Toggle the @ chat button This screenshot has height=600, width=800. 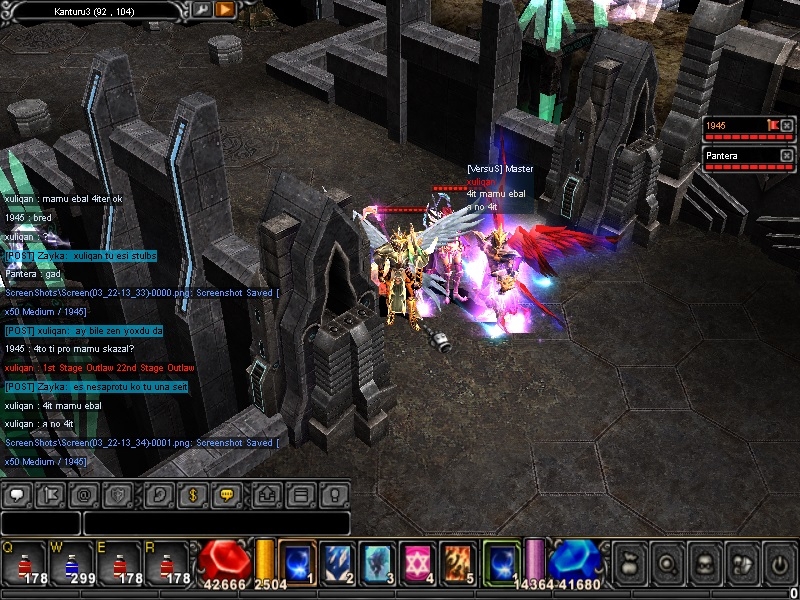pos(84,494)
